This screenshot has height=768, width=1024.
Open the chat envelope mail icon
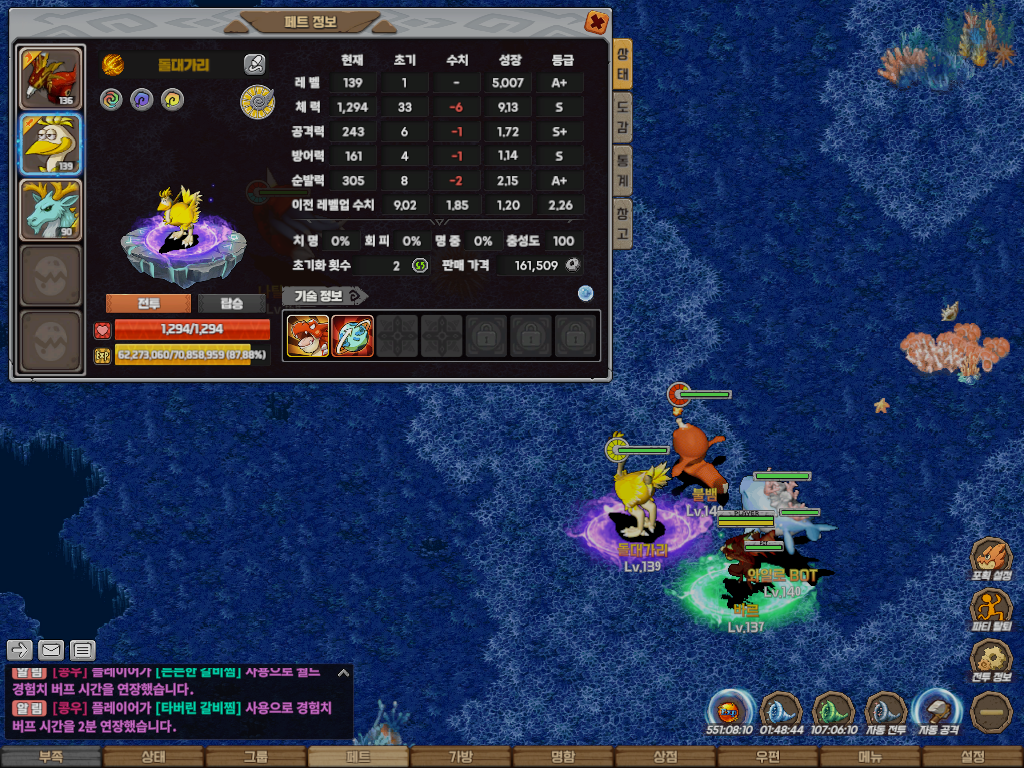[x=51, y=650]
